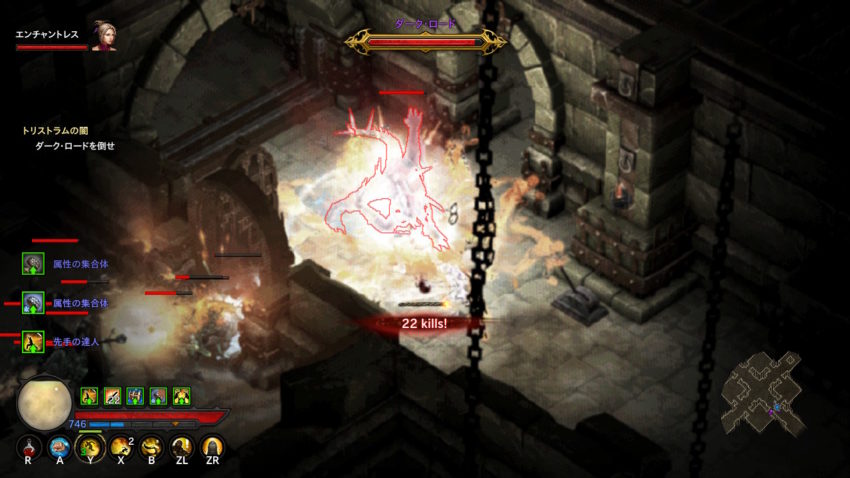Inspect the buff icon showing 22 stacks
Image resolution: width=850 pixels, height=478 pixels.
pyautogui.click(x=112, y=396)
